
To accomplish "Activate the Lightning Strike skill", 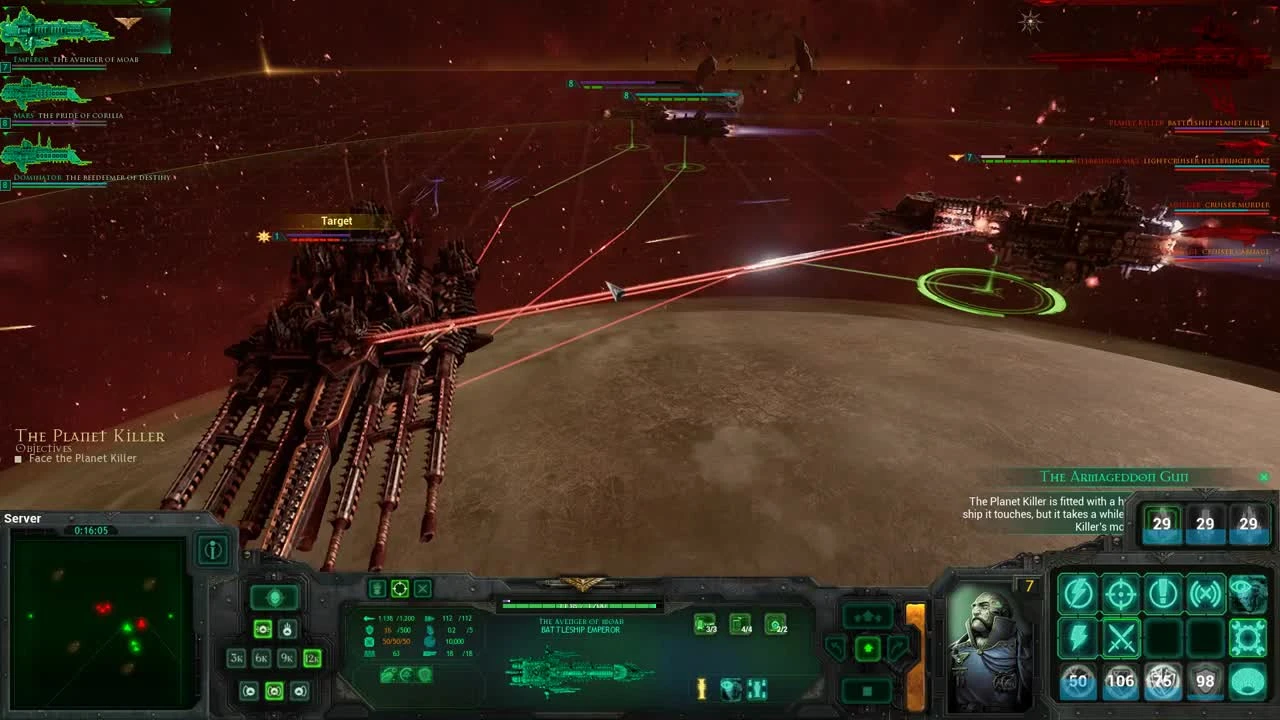I will [1078, 639].
